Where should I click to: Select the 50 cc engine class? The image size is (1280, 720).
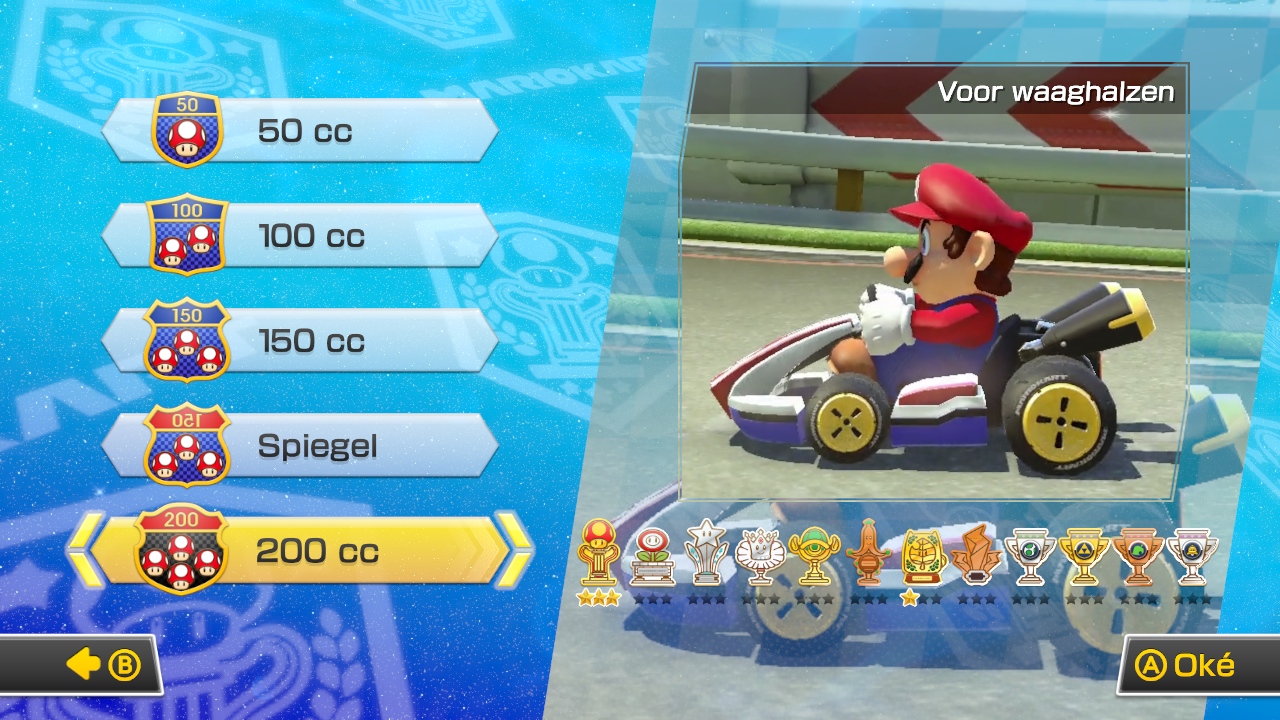(300, 131)
